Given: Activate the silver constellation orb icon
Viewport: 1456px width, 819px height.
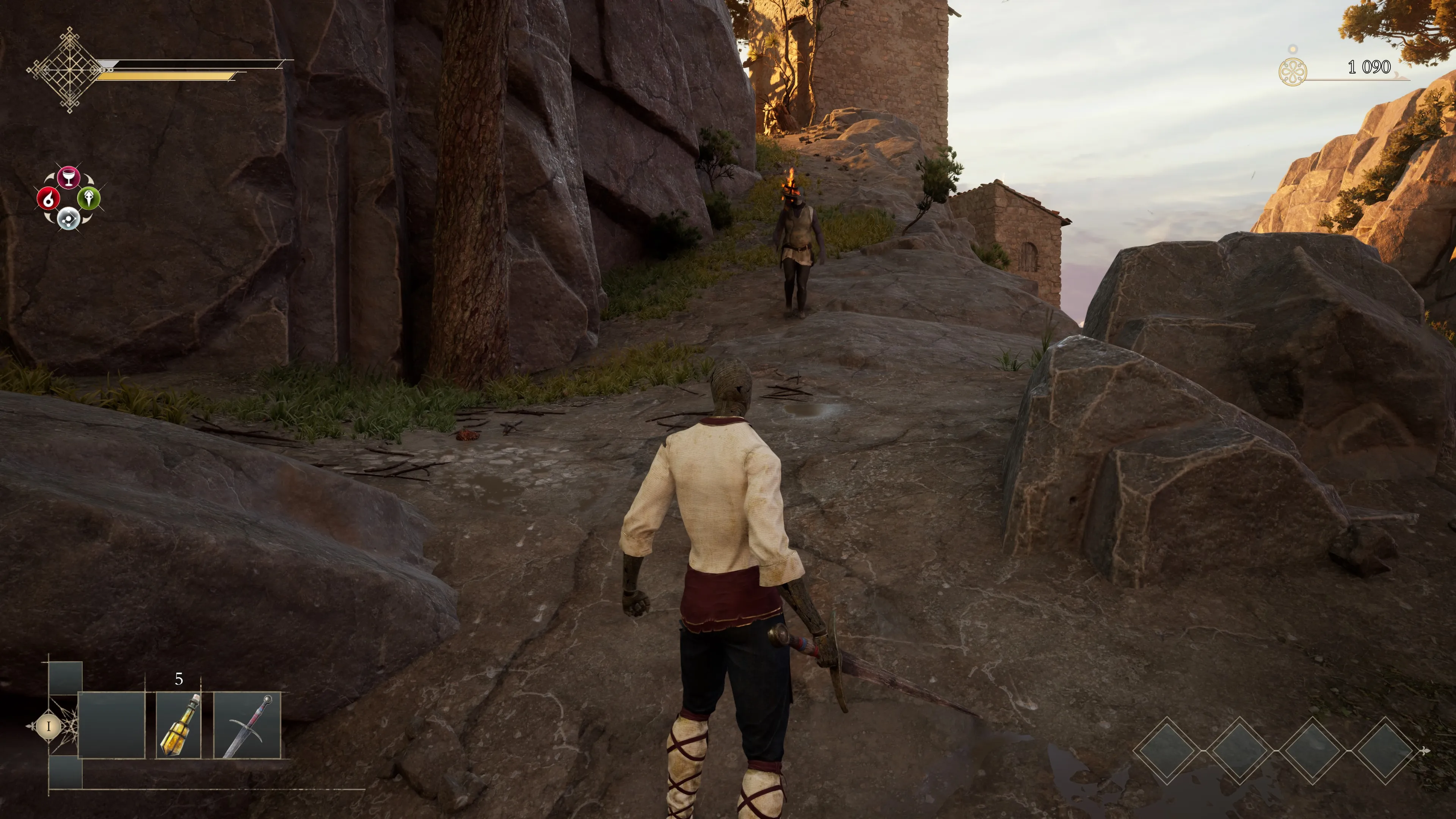Looking at the screenshot, I should pos(68,218).
